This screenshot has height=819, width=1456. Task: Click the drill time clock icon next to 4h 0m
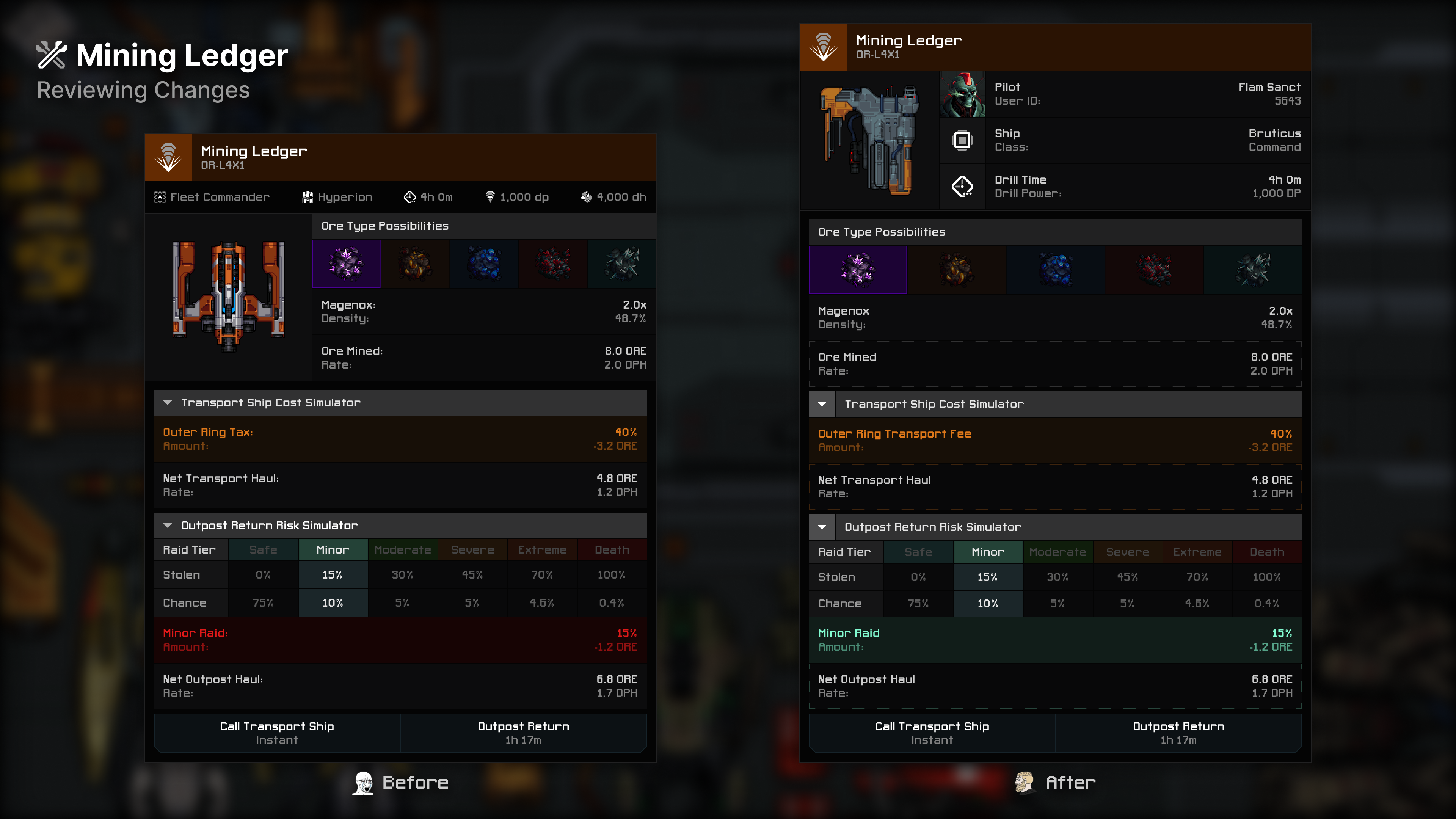pos(410,197)
